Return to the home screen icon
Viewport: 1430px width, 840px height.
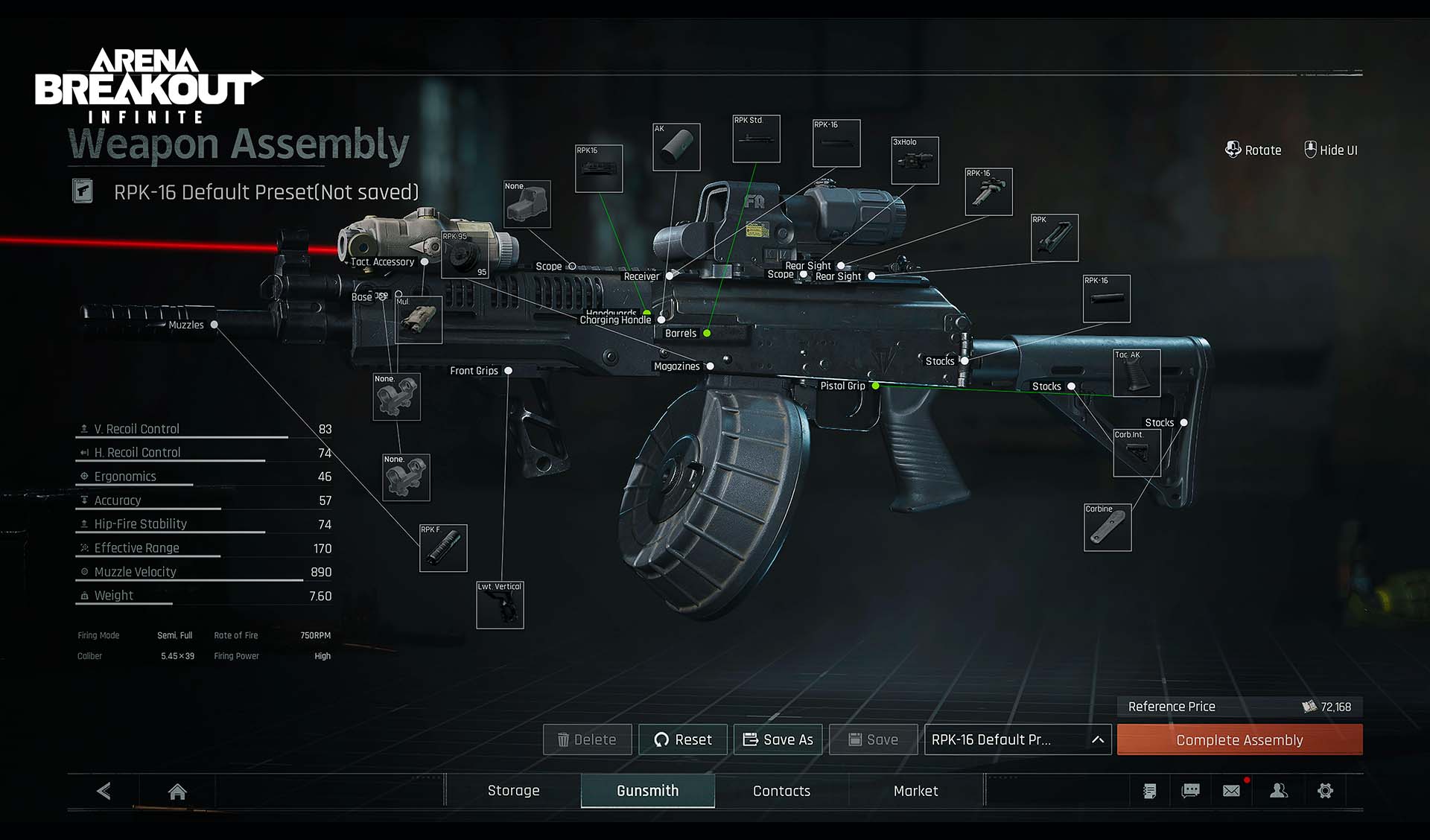click(177, 792)
